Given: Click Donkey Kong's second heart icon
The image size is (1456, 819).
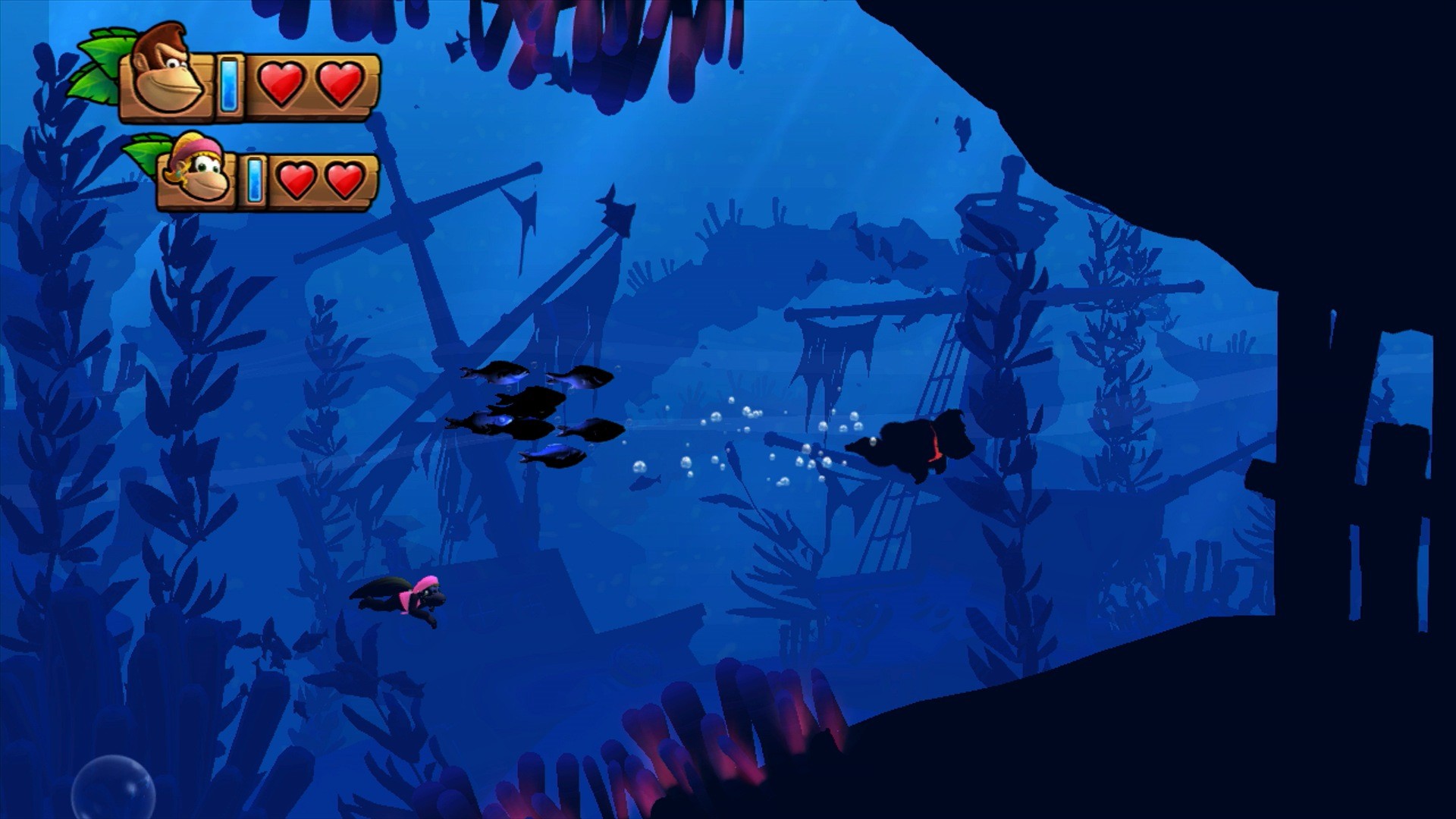Looking at the screenshot, I should point(341,82).
